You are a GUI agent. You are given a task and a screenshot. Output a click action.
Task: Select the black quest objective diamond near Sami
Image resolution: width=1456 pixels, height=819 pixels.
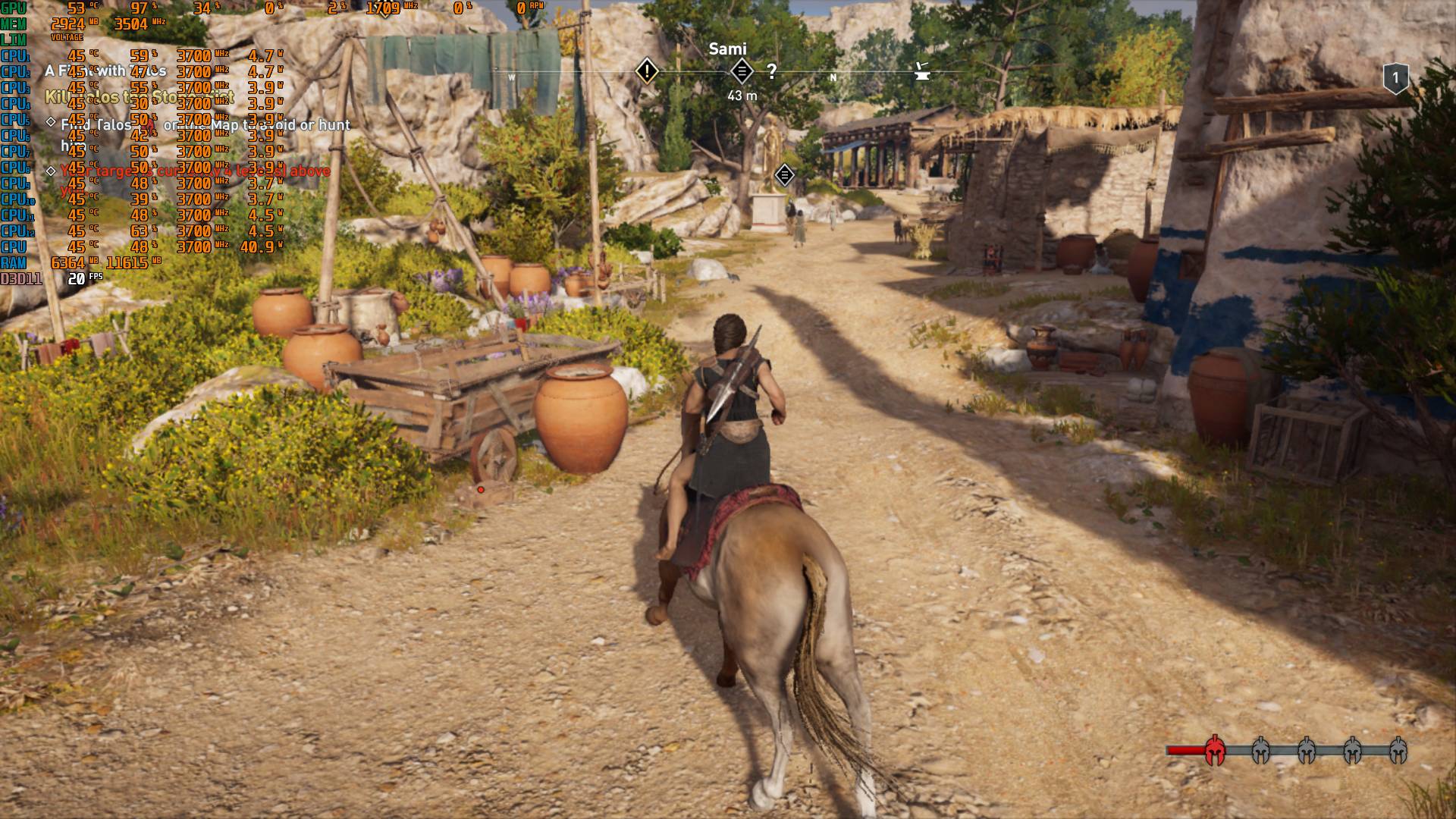coord(742,71)
